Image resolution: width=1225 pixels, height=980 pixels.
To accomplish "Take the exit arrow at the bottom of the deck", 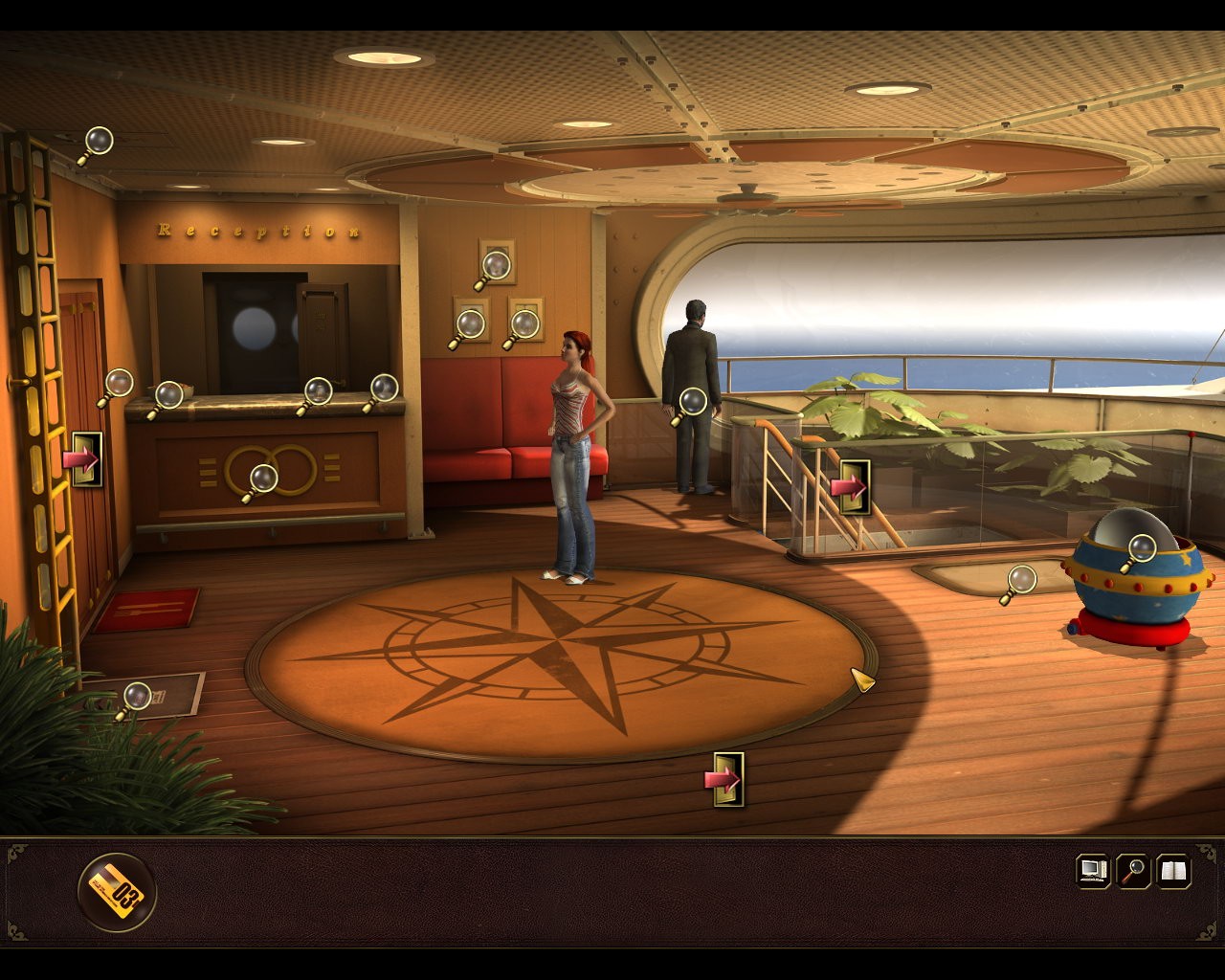I will click(727, 780).
